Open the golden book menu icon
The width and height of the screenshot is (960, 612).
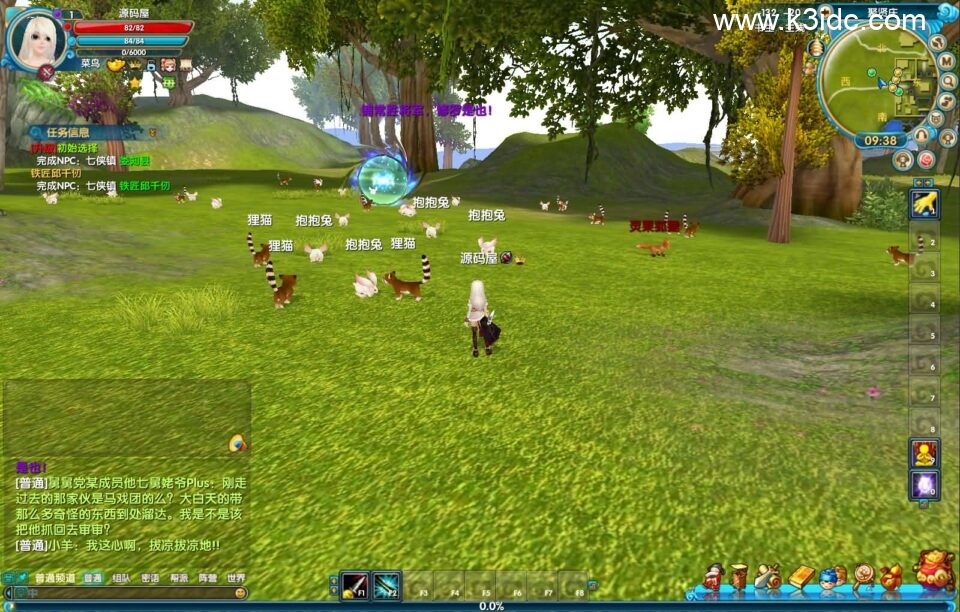(802, 577)
